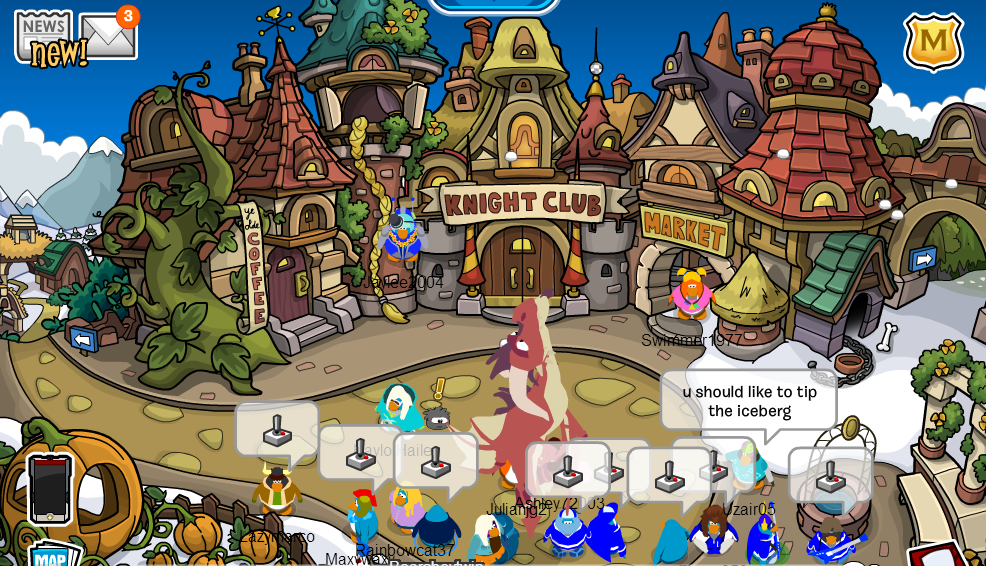Click the right blue arrow sign
This screenshot has height=566, width=986.
click(x=922, y=260)
